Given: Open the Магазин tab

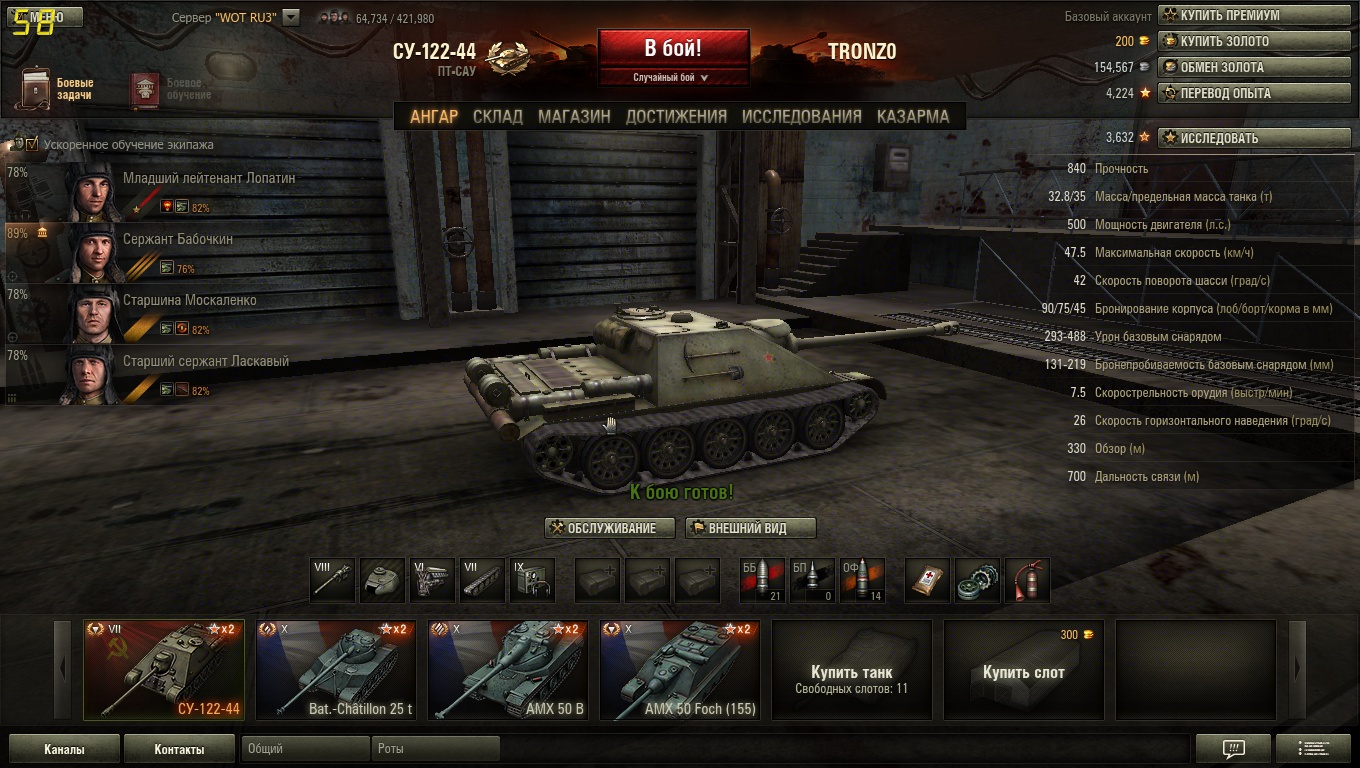Looking at the screenshot, I should [574, 116].
